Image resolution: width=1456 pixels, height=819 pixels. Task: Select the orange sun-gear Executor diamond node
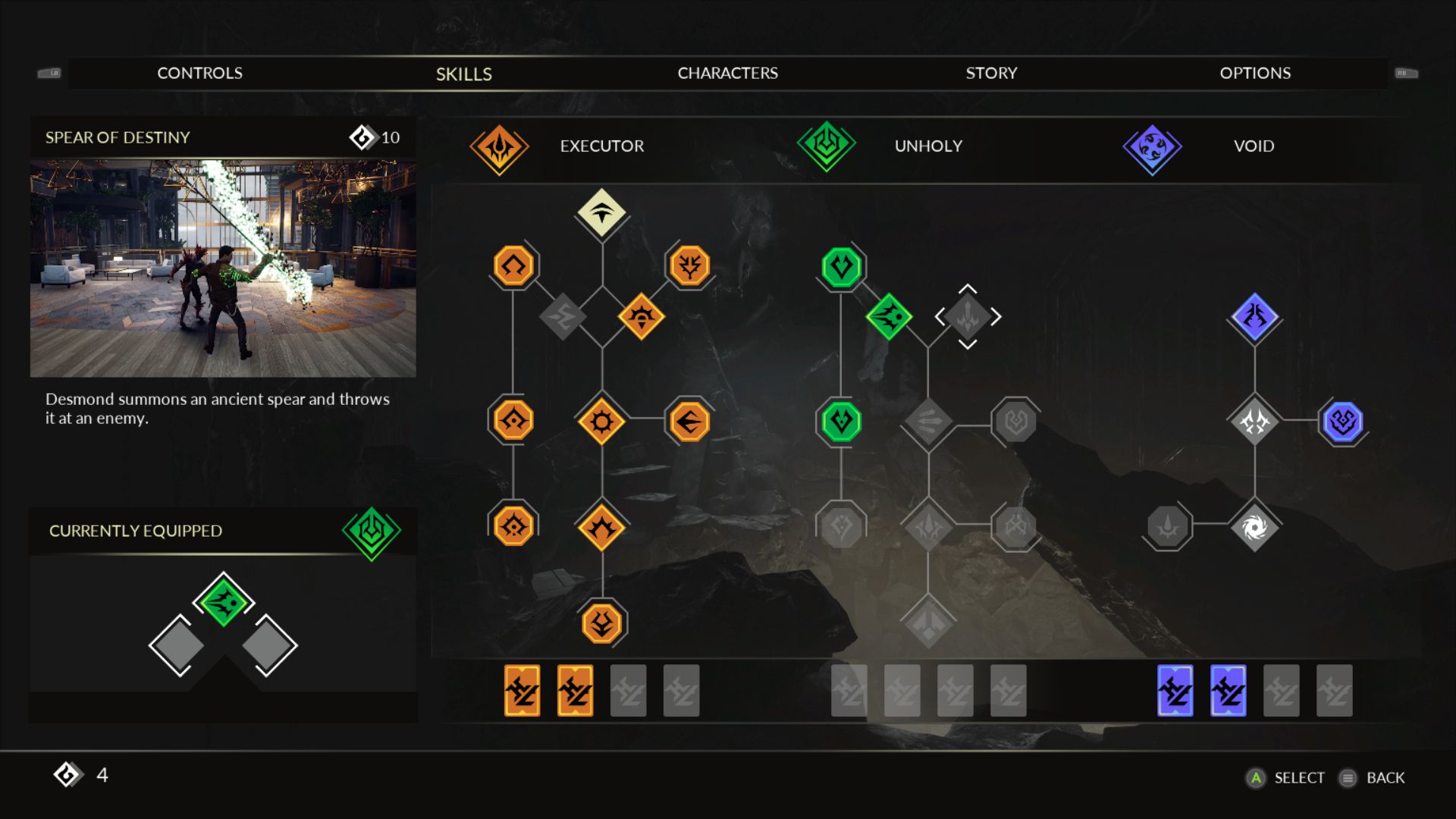coord(601,422)
